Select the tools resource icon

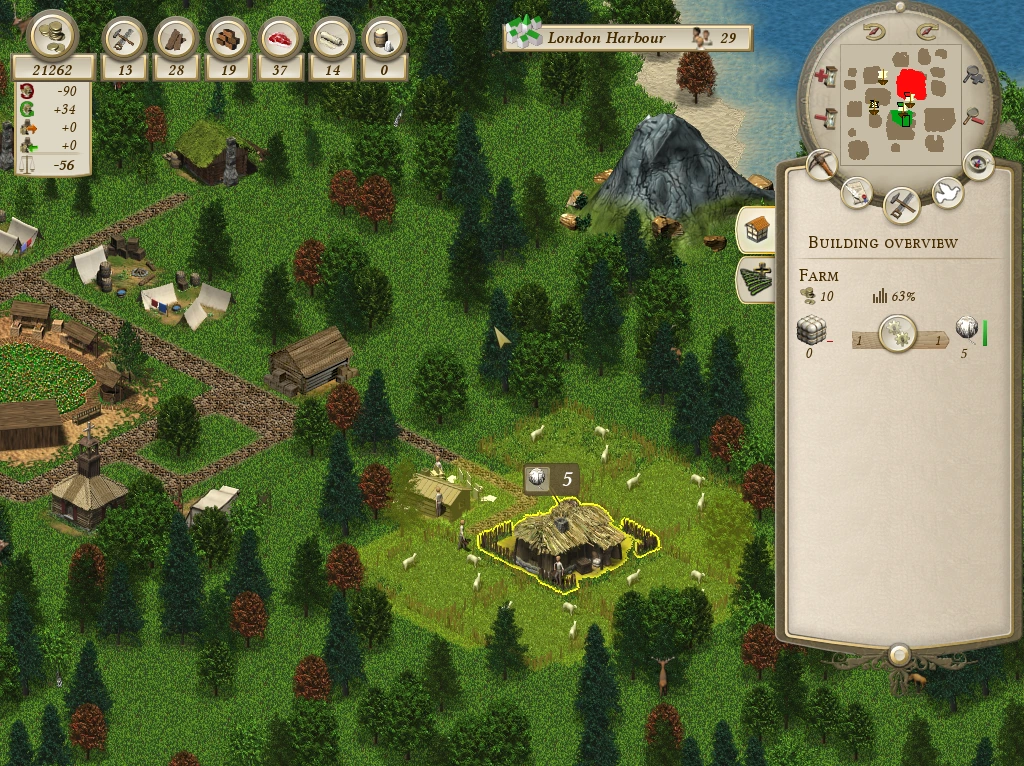pyautogui.click(x=125, y=39)
